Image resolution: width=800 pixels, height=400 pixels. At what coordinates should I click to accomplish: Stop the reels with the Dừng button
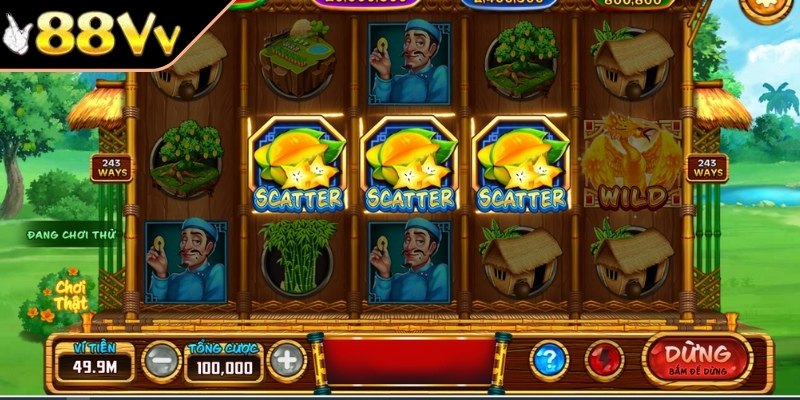[697, 359]
